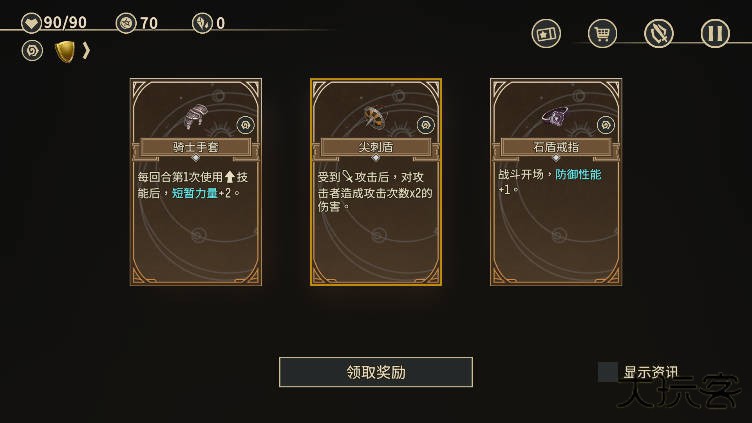Open the shopping cart store
The image size is (752, 423).
[x=602, y=34]
